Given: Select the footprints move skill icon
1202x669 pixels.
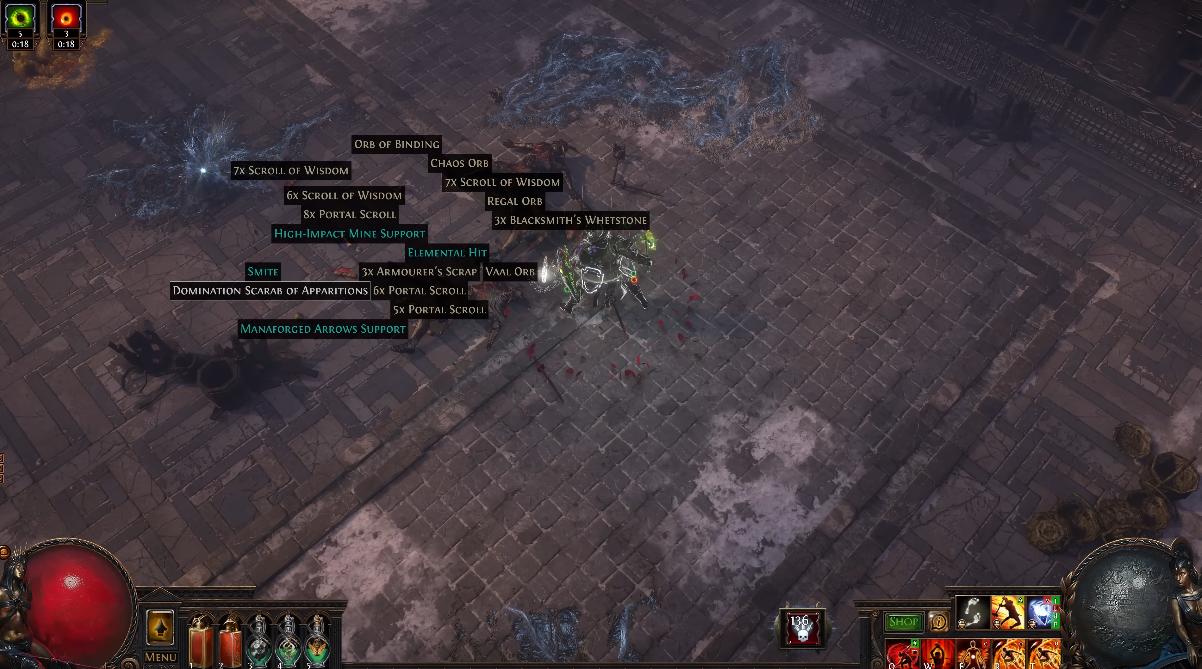Looking at the screenshot, I should (972, 611).
